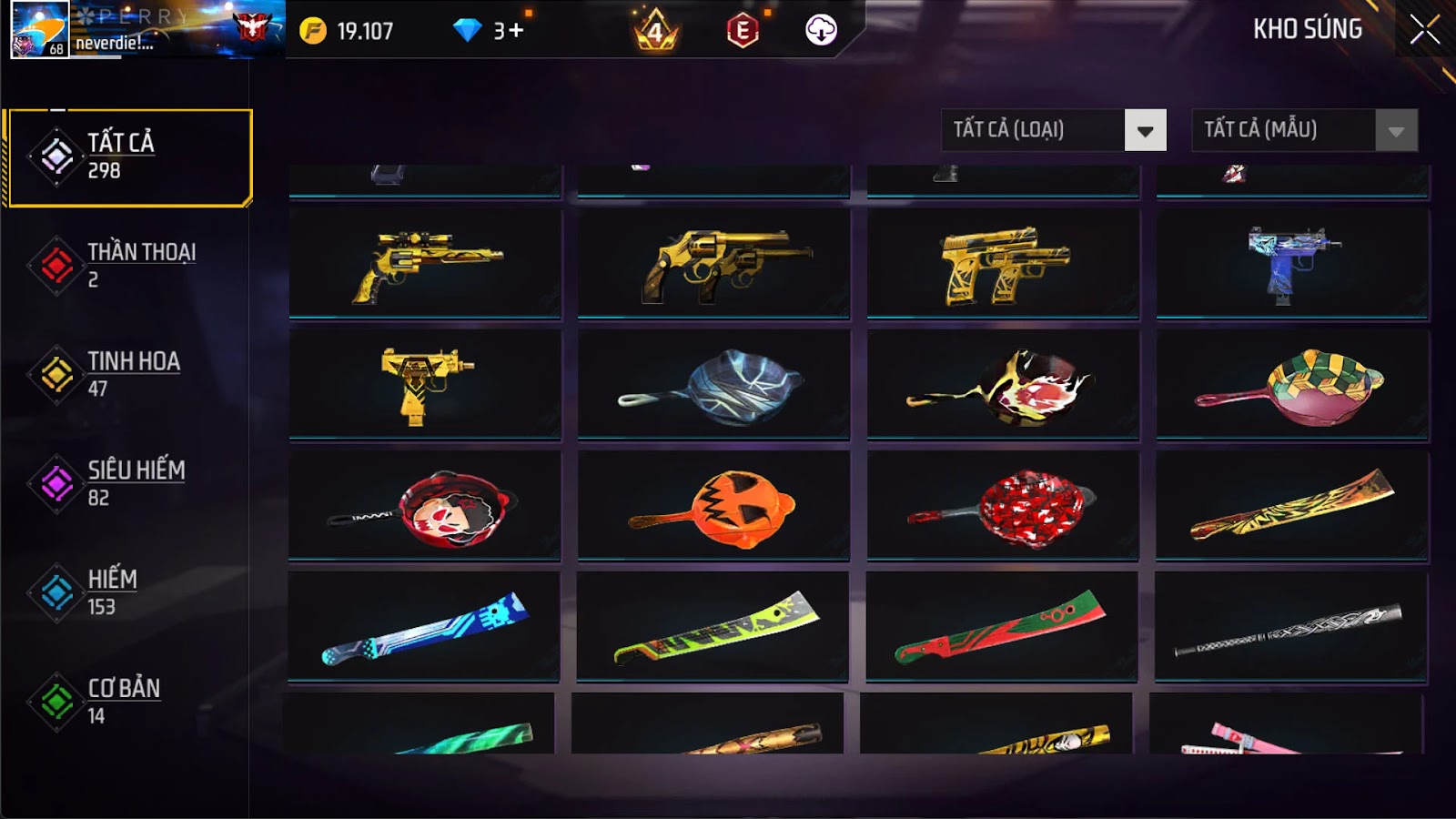Select the yellow UZI skin
Image resolution: width=1456 pixels, height=819 pixels.
425,385
